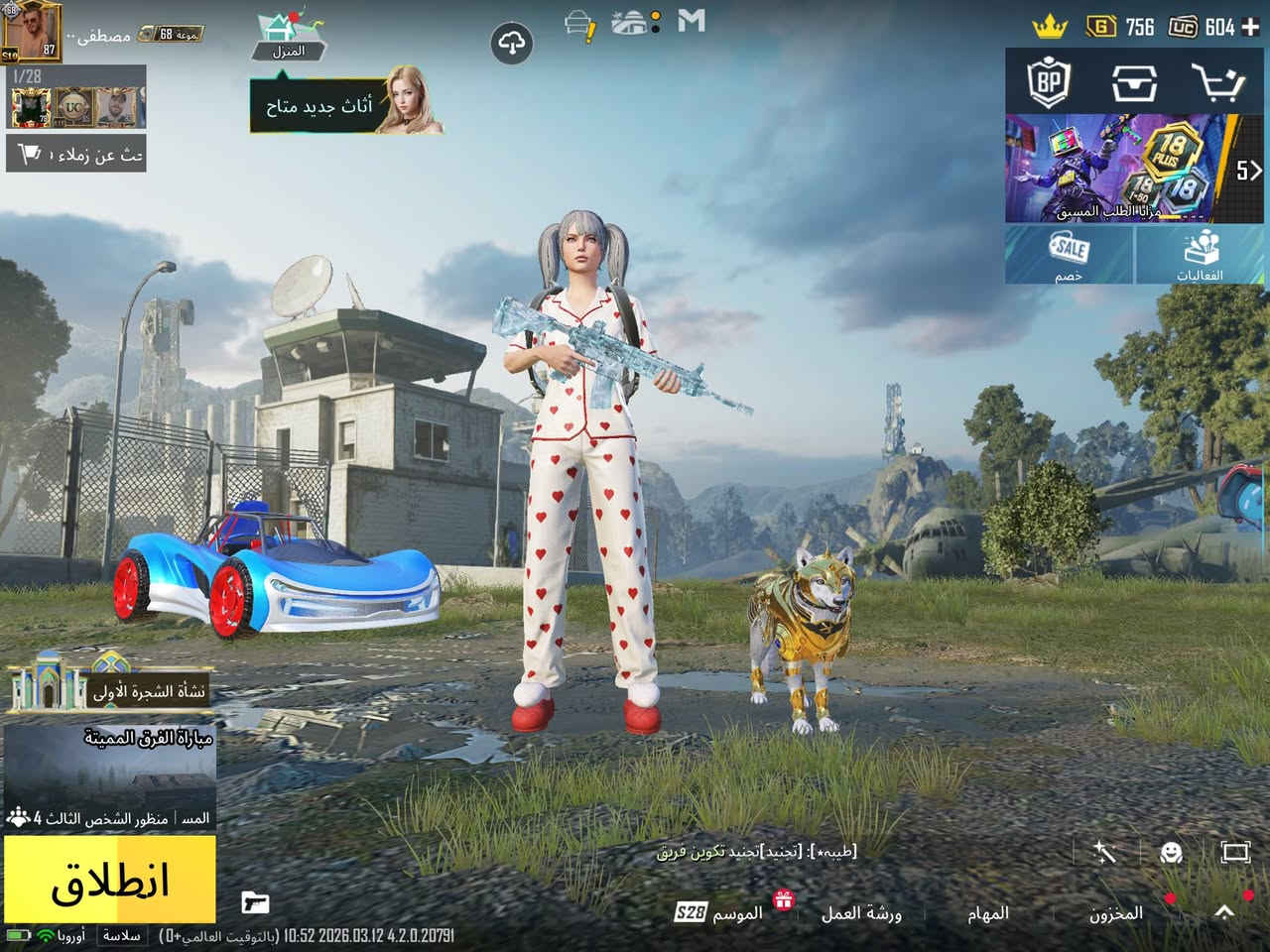Open the team recruitment chat message

pos(756,851)
